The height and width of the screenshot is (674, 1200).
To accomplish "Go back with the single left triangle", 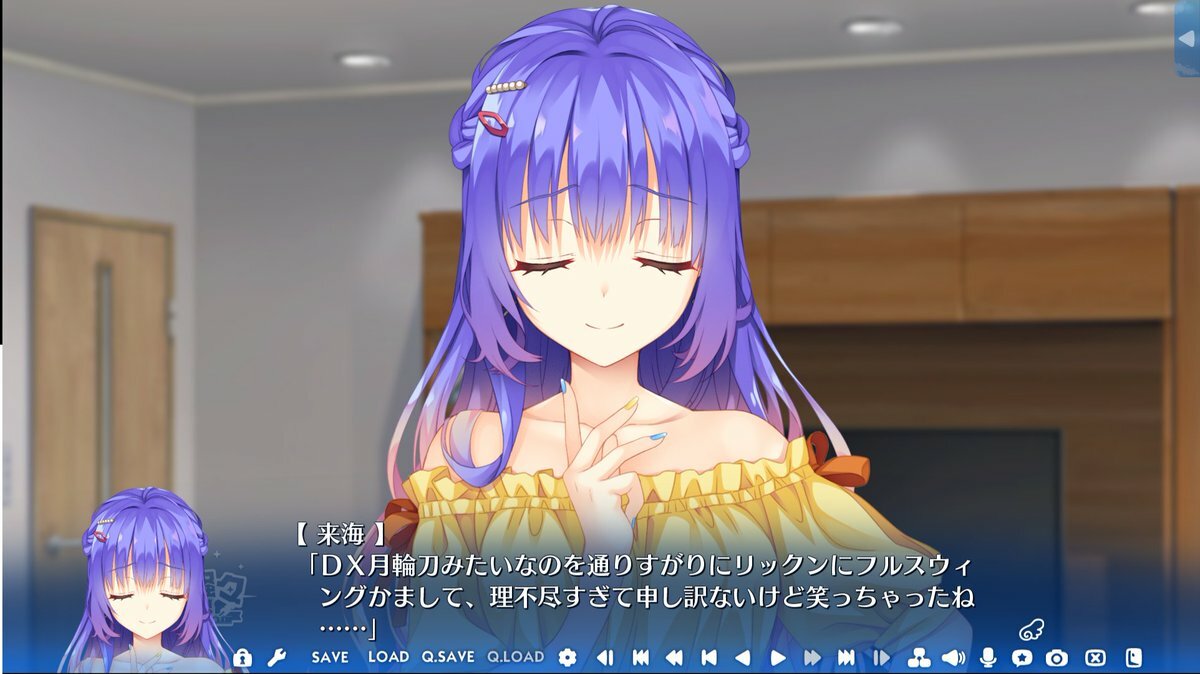I will click(742, 657).
